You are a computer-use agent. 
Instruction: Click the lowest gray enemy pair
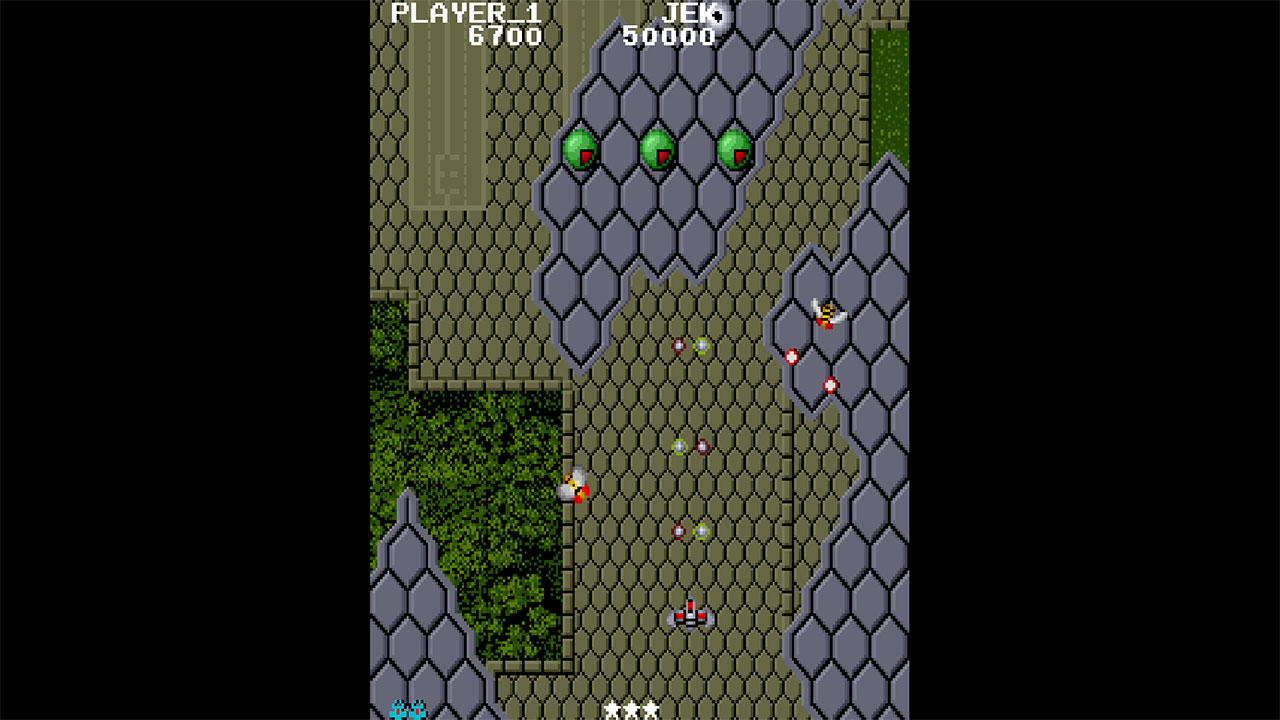690,529
